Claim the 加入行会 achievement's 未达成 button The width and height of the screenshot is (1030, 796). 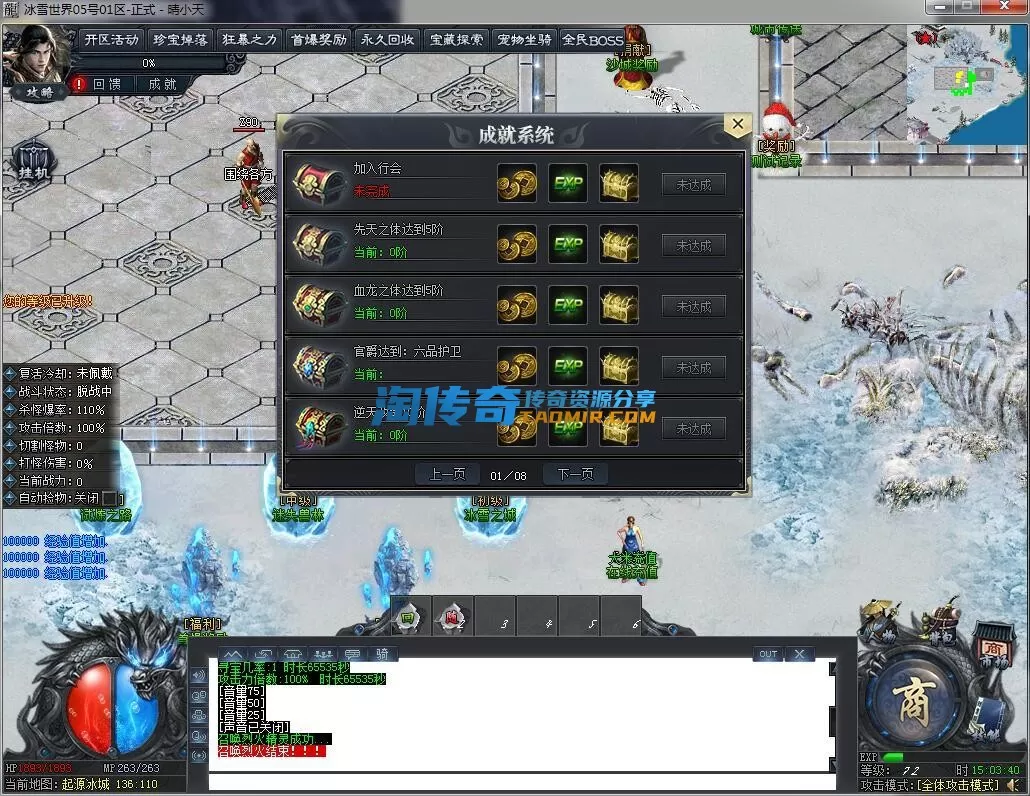pyautogui.click(x=694, y=185)
